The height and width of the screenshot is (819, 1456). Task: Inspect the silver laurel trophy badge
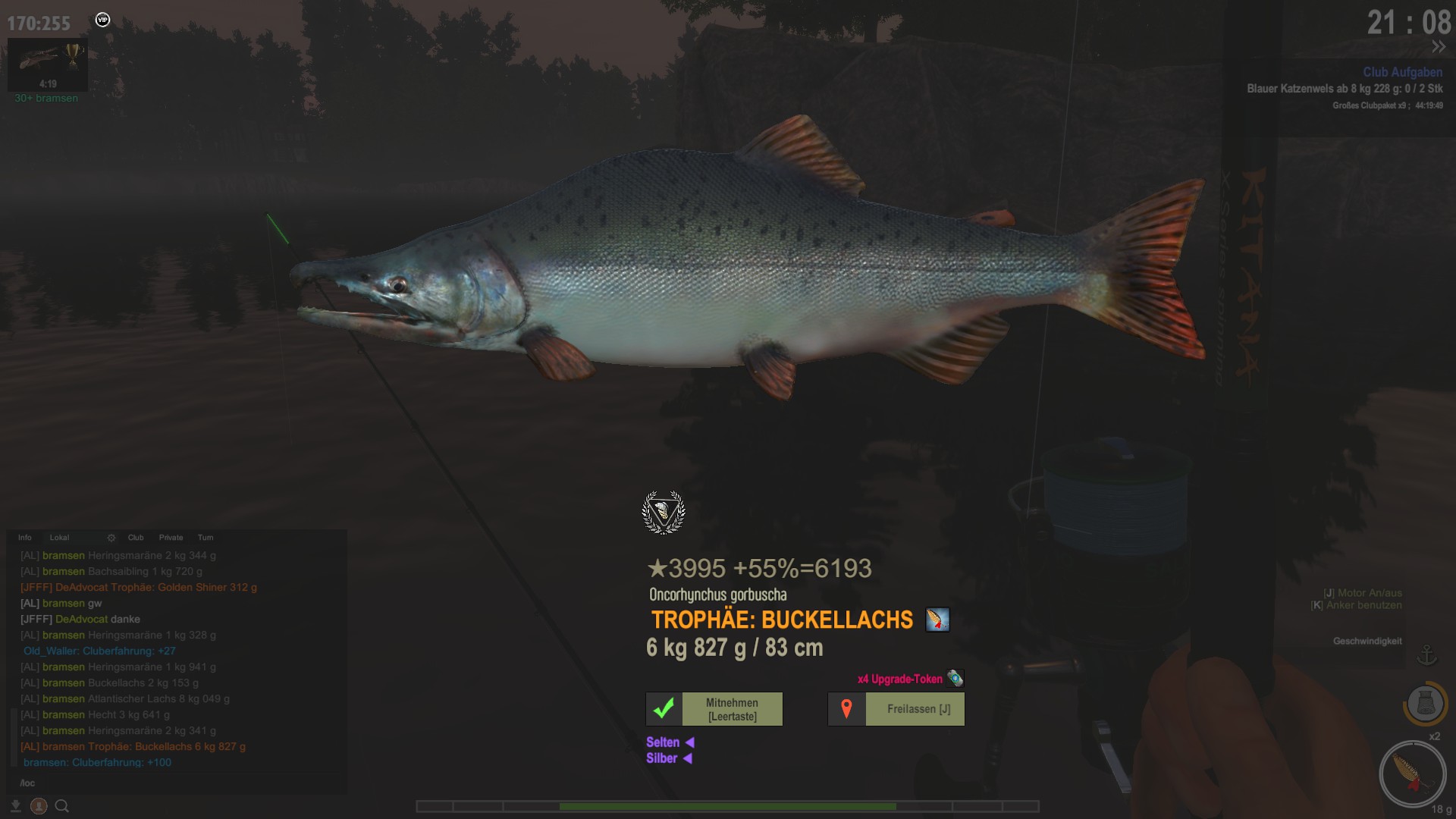tap(664, 513)
